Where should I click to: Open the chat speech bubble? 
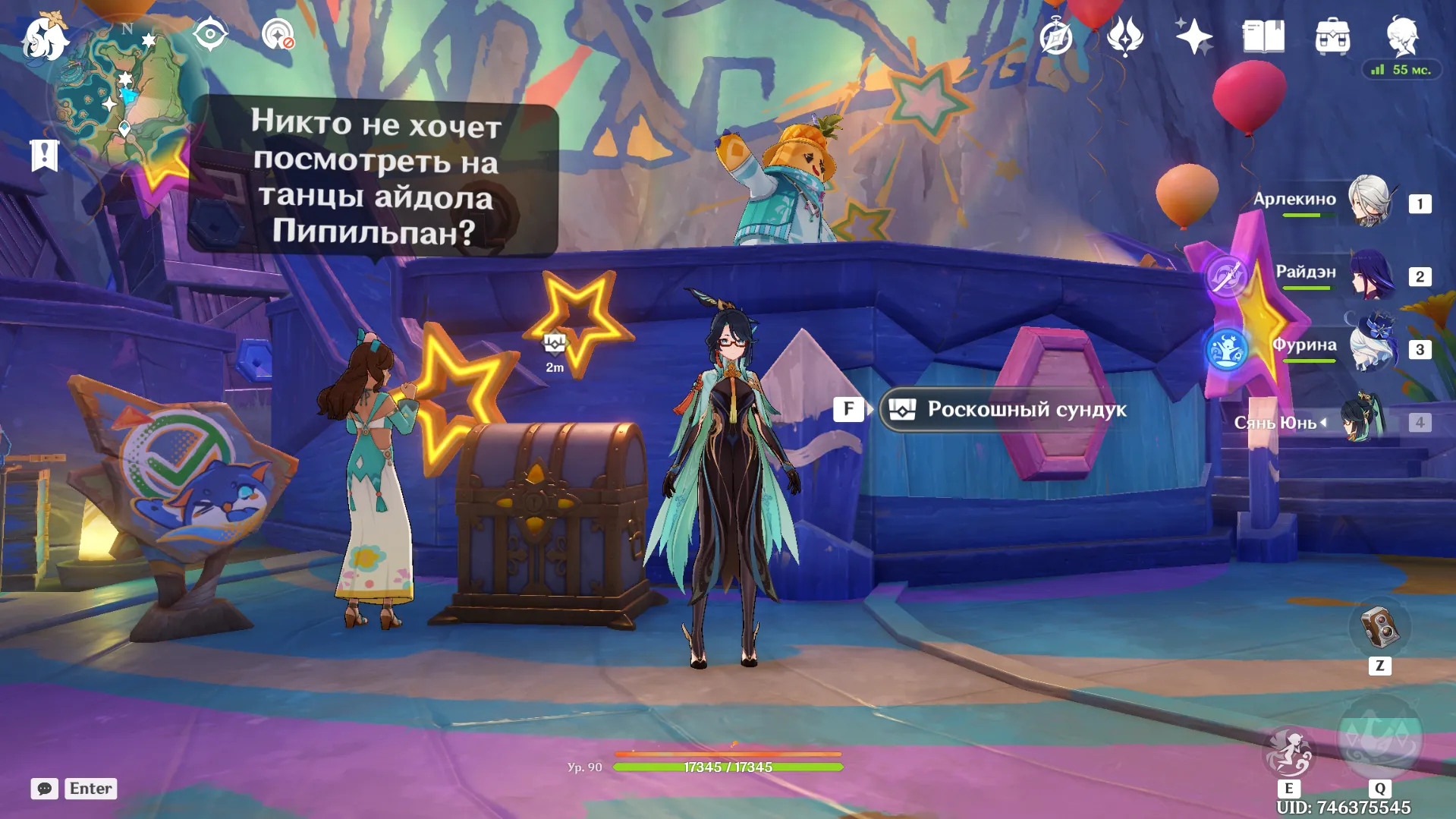(x=44, y=789)
